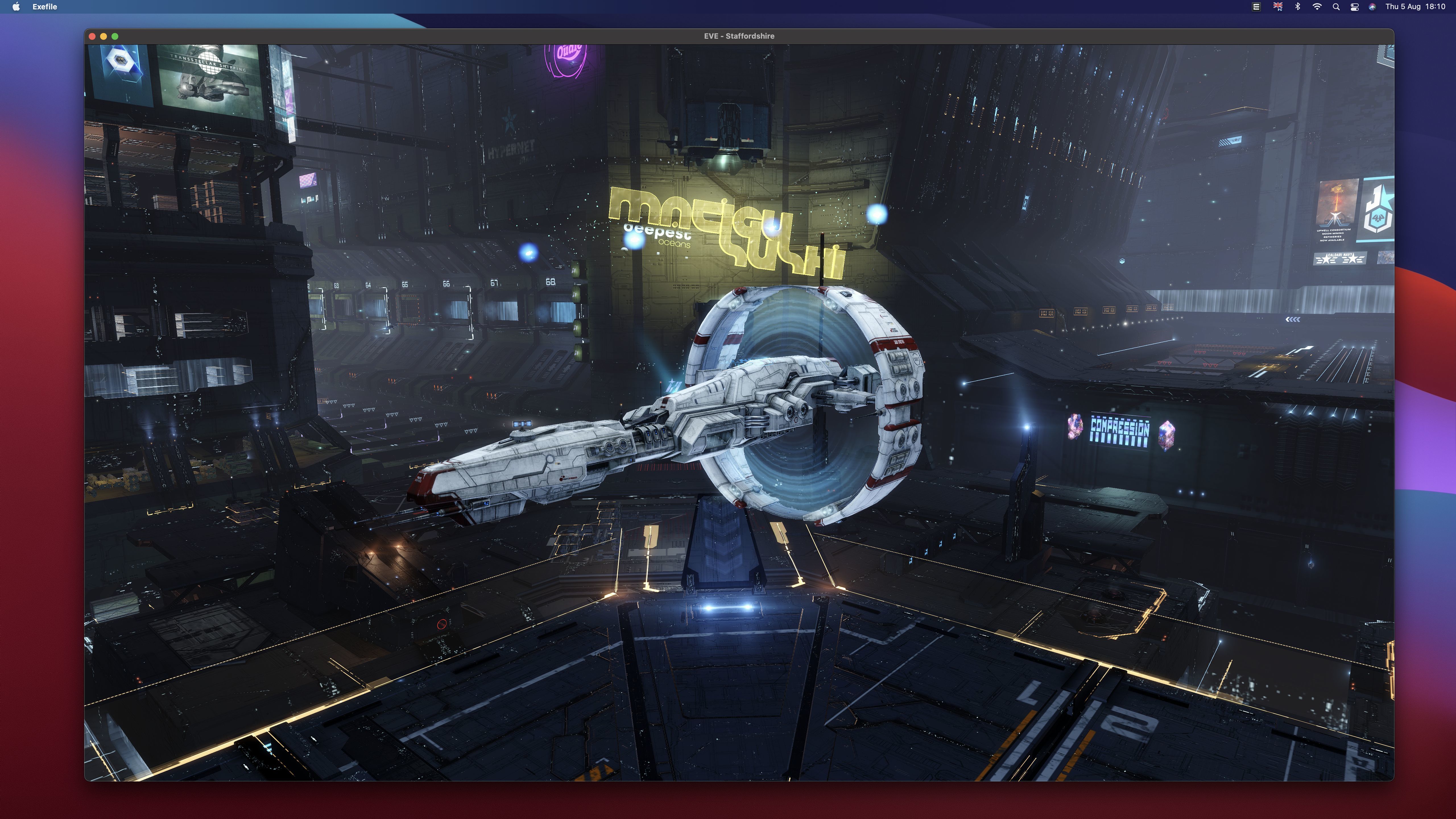This screenshot has width=1456, height=819.
Task: Open the Exefile menu in the menu bar
Action: point(45,7)
